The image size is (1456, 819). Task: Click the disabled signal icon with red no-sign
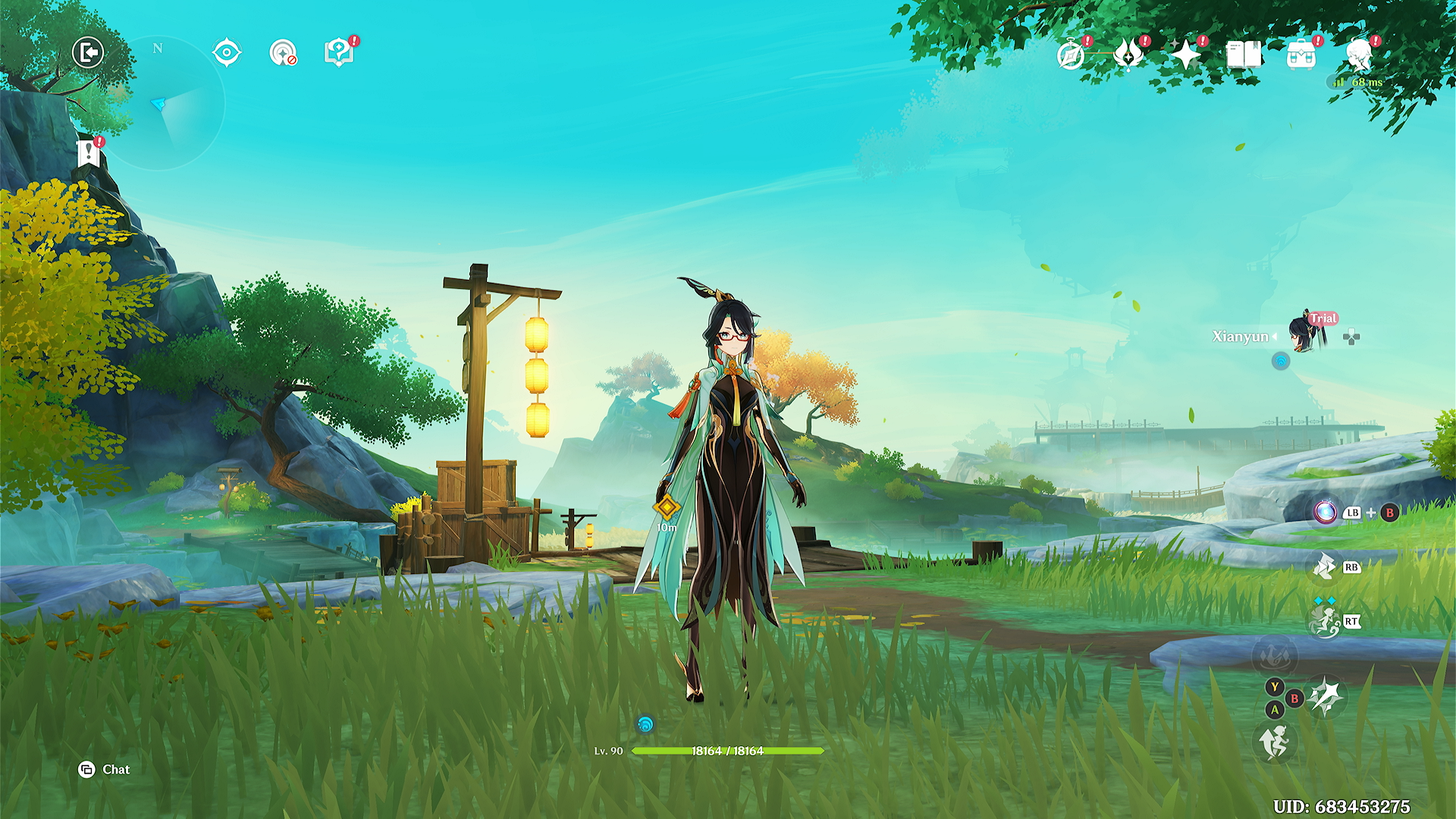coord(283,53)
